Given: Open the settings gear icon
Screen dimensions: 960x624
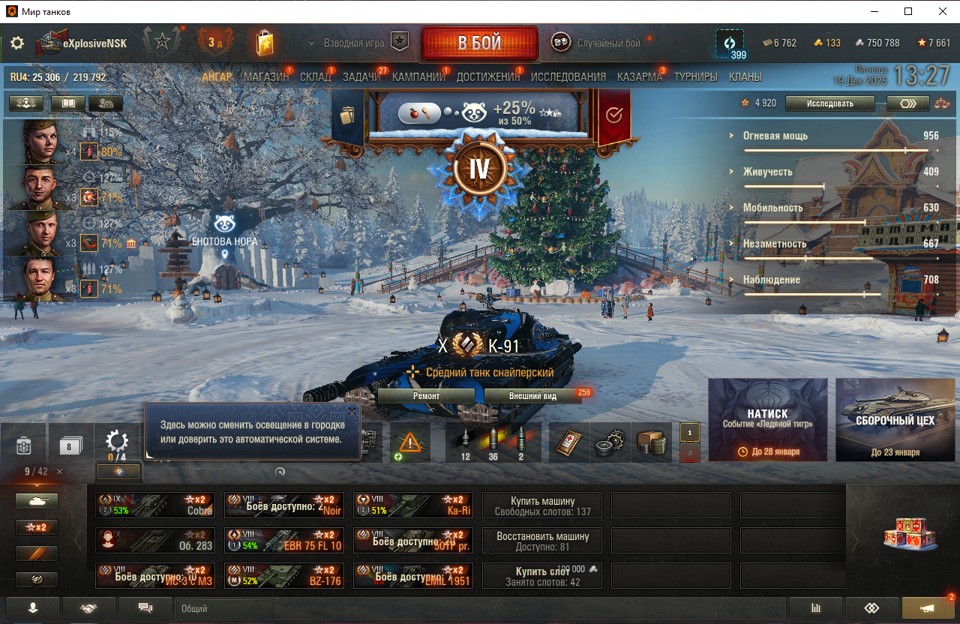Looking at the screenshot, I should click(x=17, y=43).
